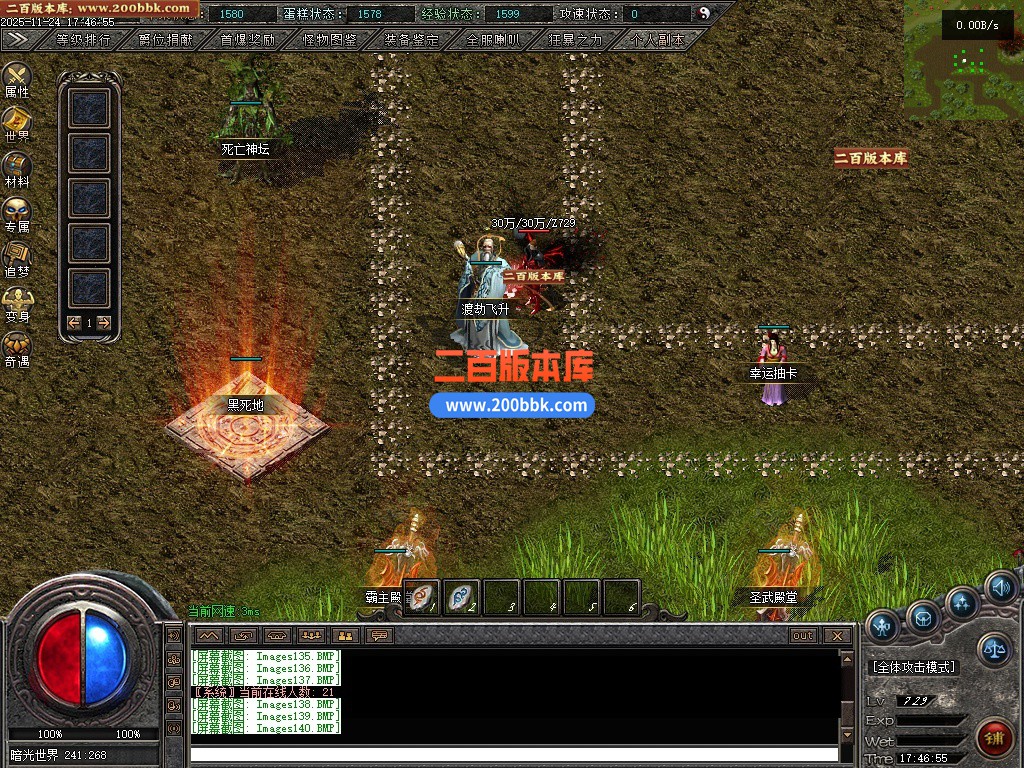Screen dimensions: 1024x768
Task: Click the chat text input box
Action: (514, 754)
